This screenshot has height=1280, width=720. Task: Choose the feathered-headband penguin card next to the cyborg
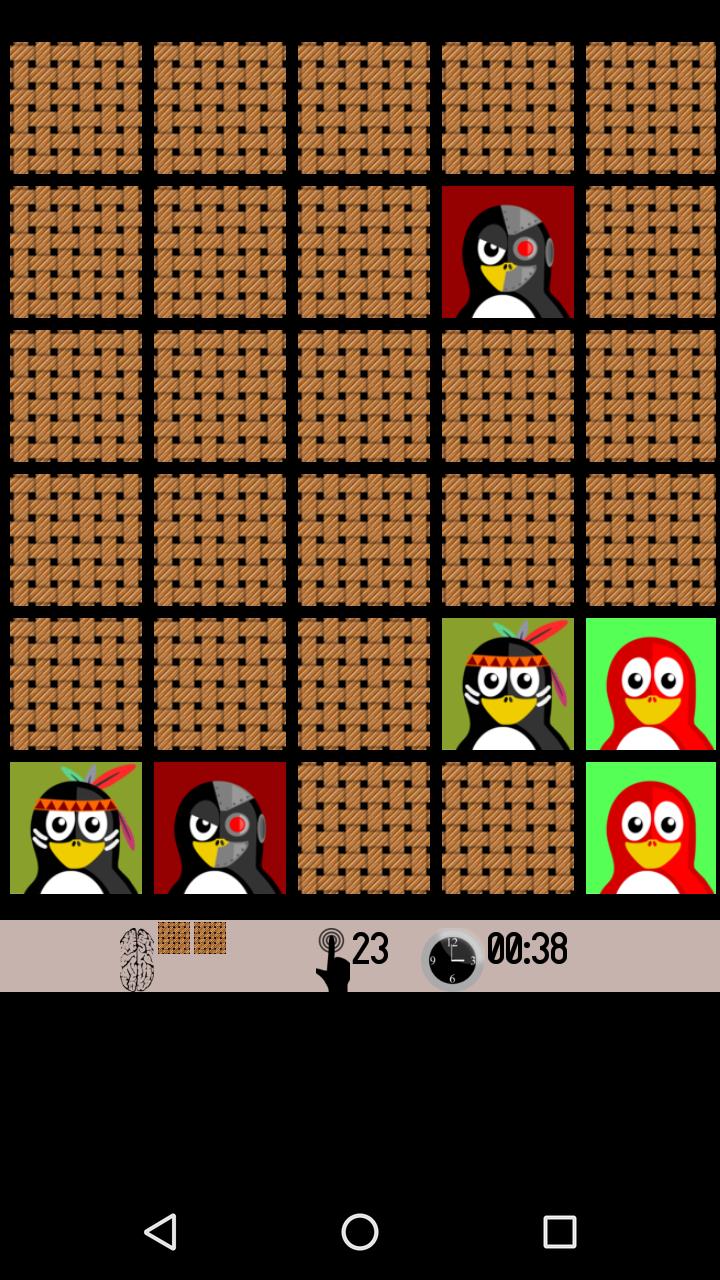[x=76, y=828]
